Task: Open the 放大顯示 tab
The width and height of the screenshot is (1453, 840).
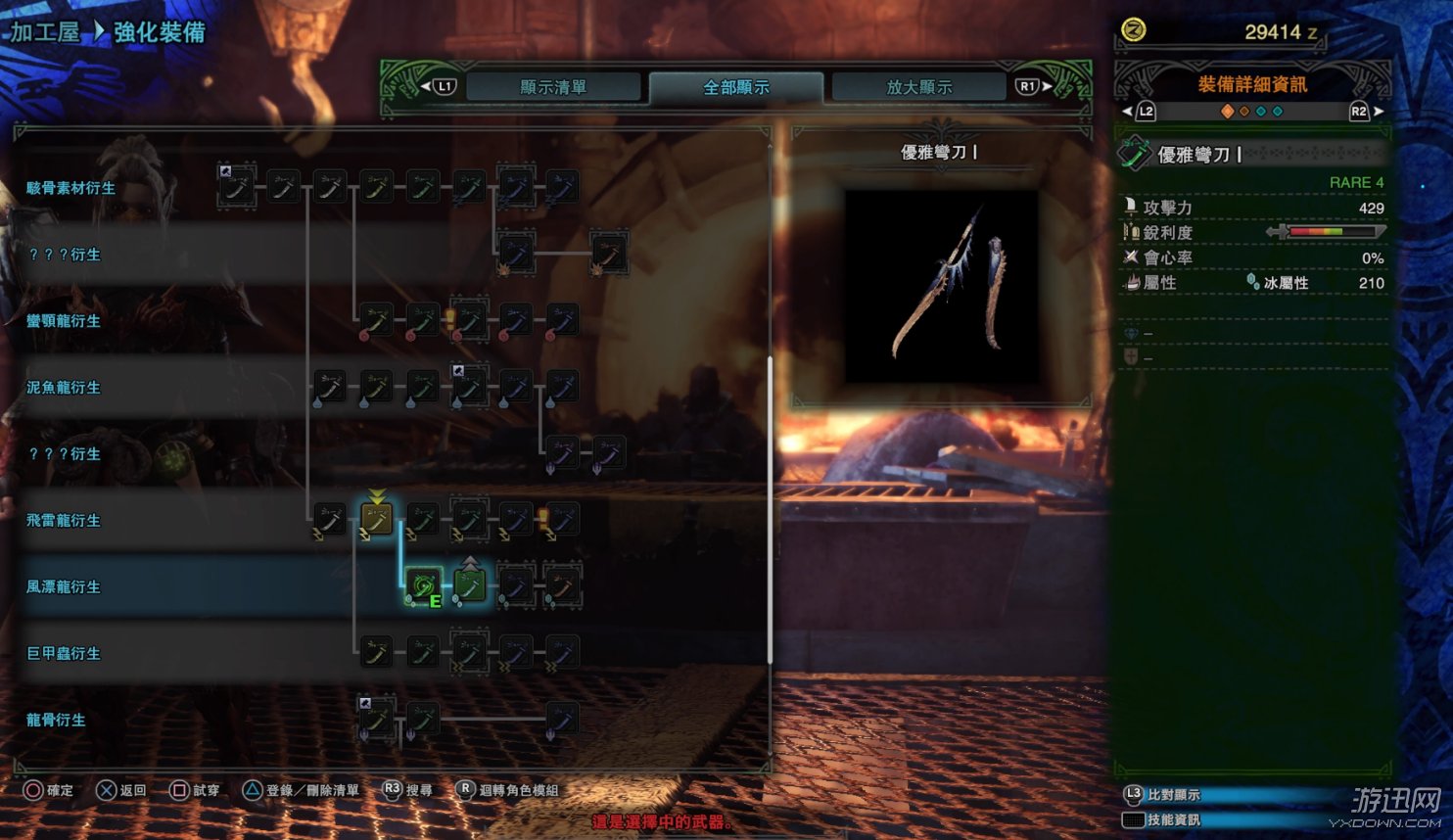Action: (918, 87)
